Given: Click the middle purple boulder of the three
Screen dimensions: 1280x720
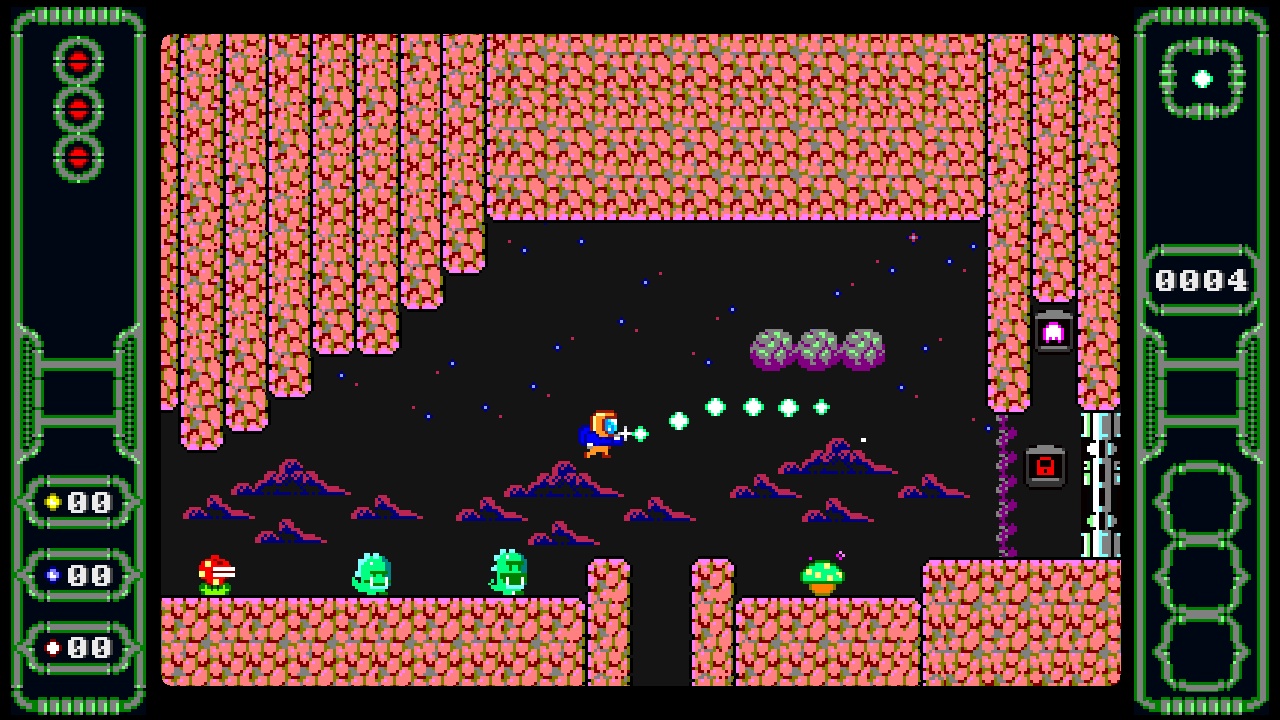Looking at the screenshot, I should pos(815,348).
